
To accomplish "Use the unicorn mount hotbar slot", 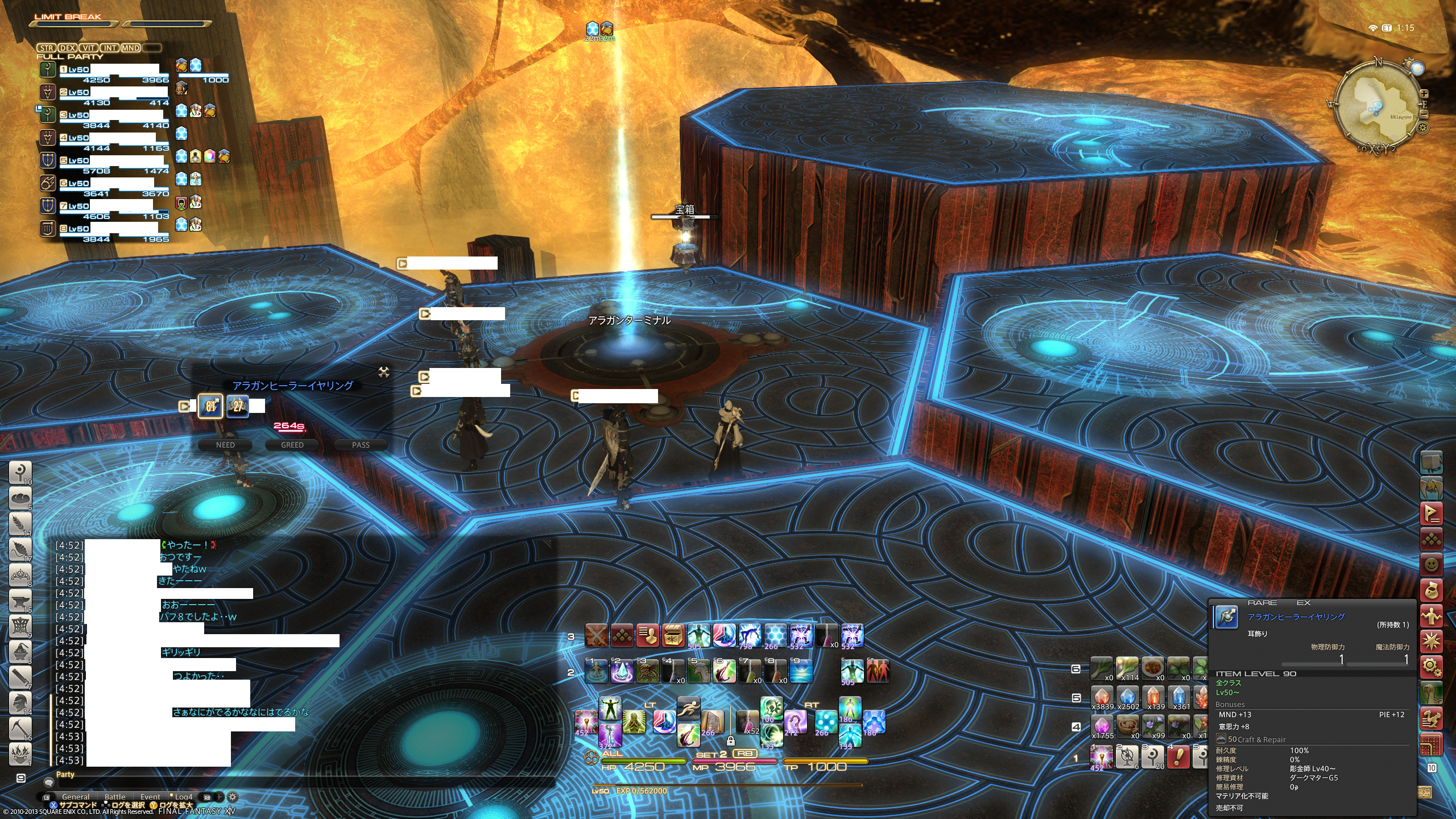I will click(699, 672).
